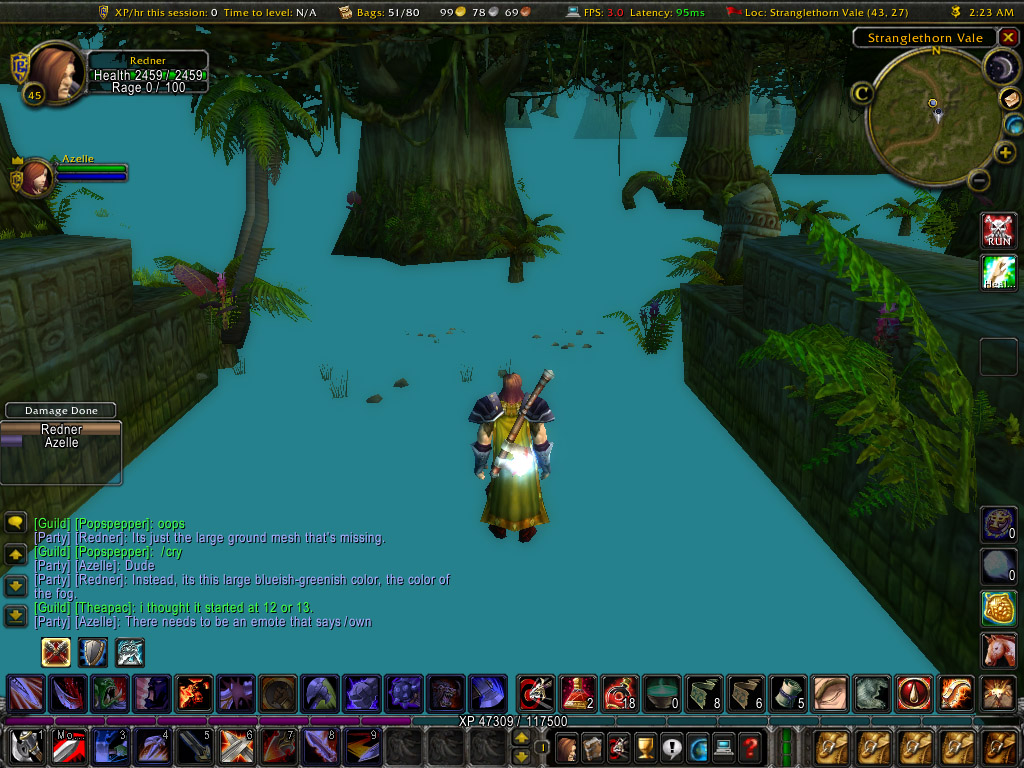1024x768 pixels.
Task: Open the question mark help button
Action: click(x=750, y=746)
